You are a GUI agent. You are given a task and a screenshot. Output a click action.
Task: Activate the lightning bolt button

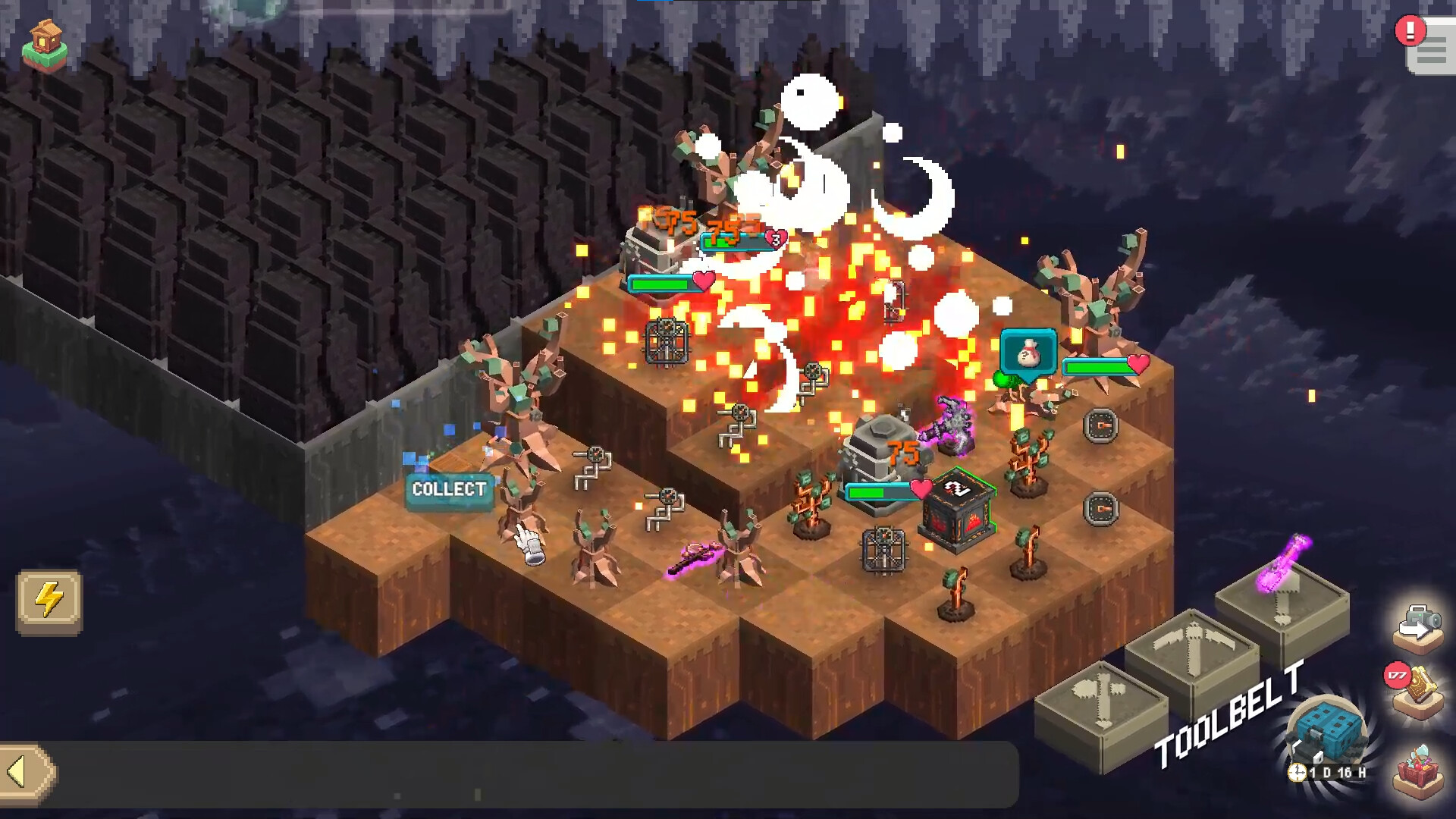click(49, 601)
